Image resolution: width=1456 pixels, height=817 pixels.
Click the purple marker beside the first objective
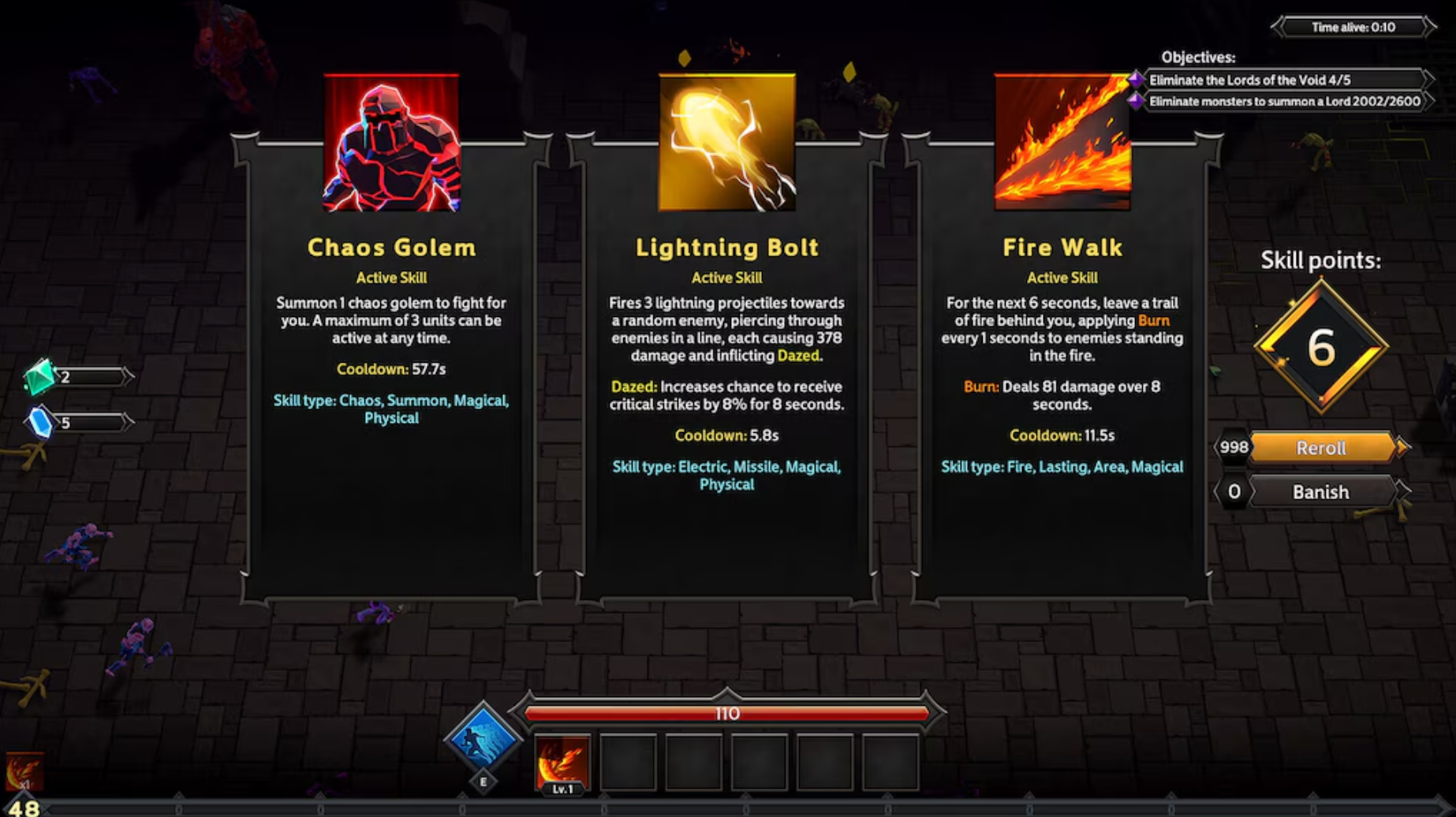[x=1137, y=79]
